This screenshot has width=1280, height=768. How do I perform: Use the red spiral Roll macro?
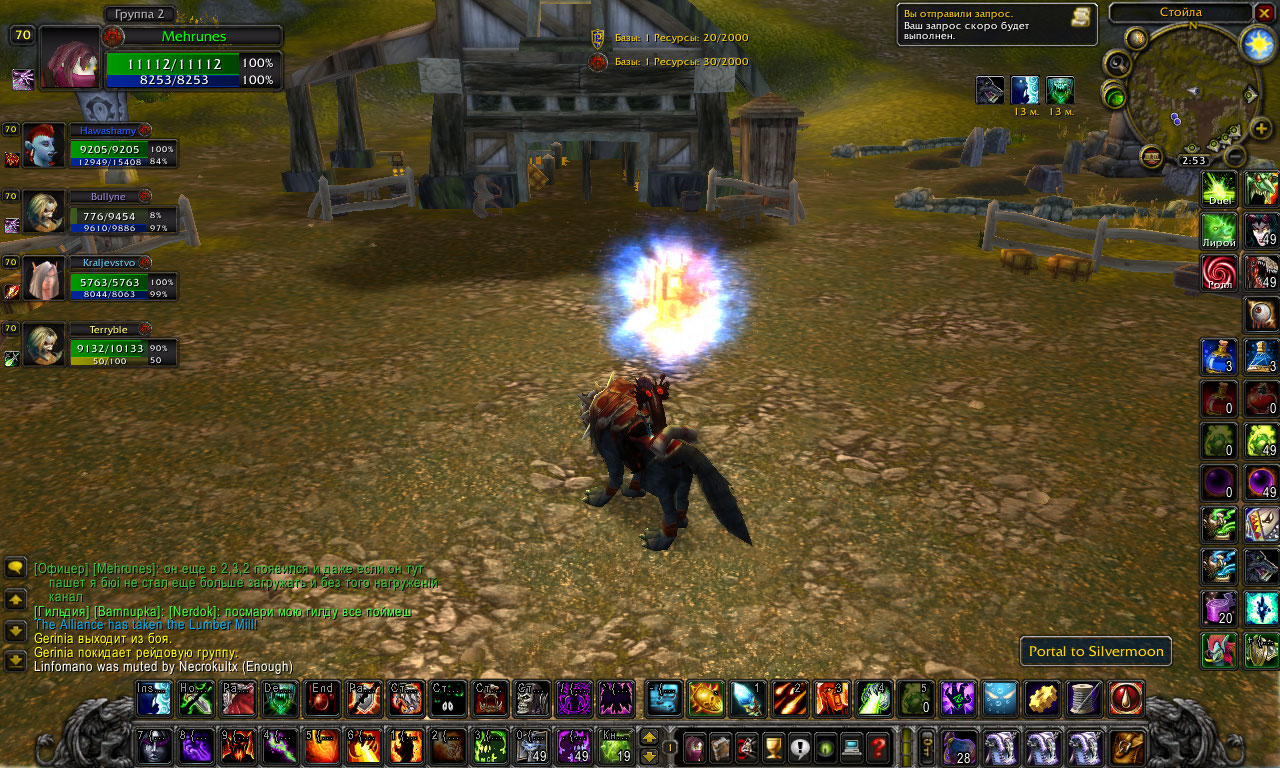coord(1219,273)
